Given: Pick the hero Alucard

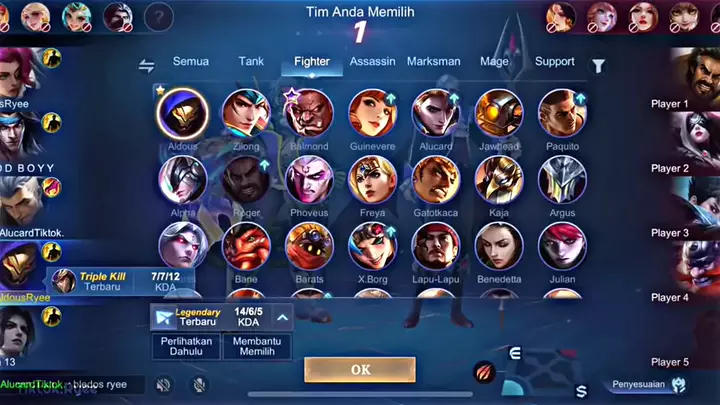Looking at the screenshot, I should click(x=435, y=113).
